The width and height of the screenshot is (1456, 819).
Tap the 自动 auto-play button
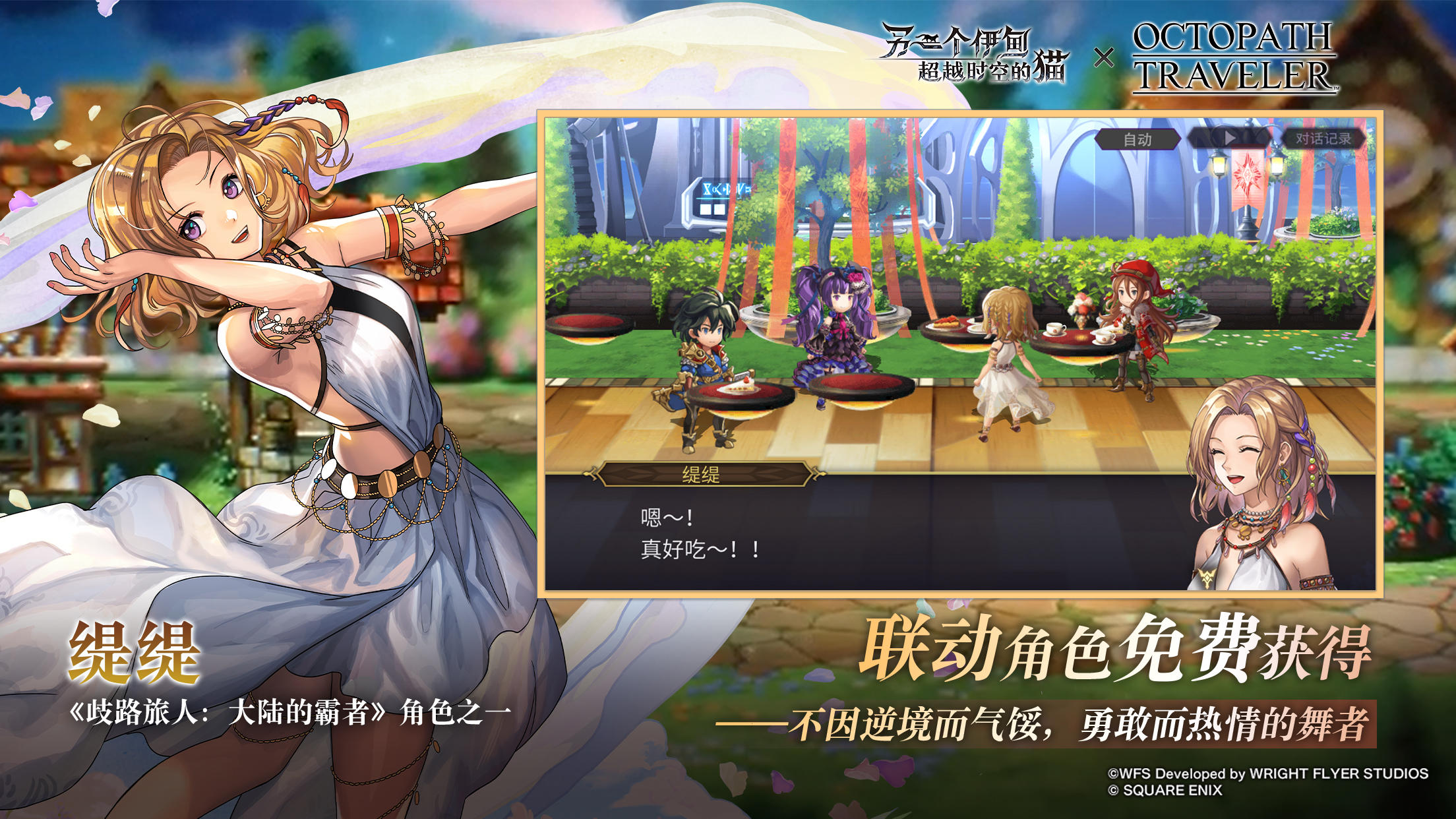coord(1138,139)
